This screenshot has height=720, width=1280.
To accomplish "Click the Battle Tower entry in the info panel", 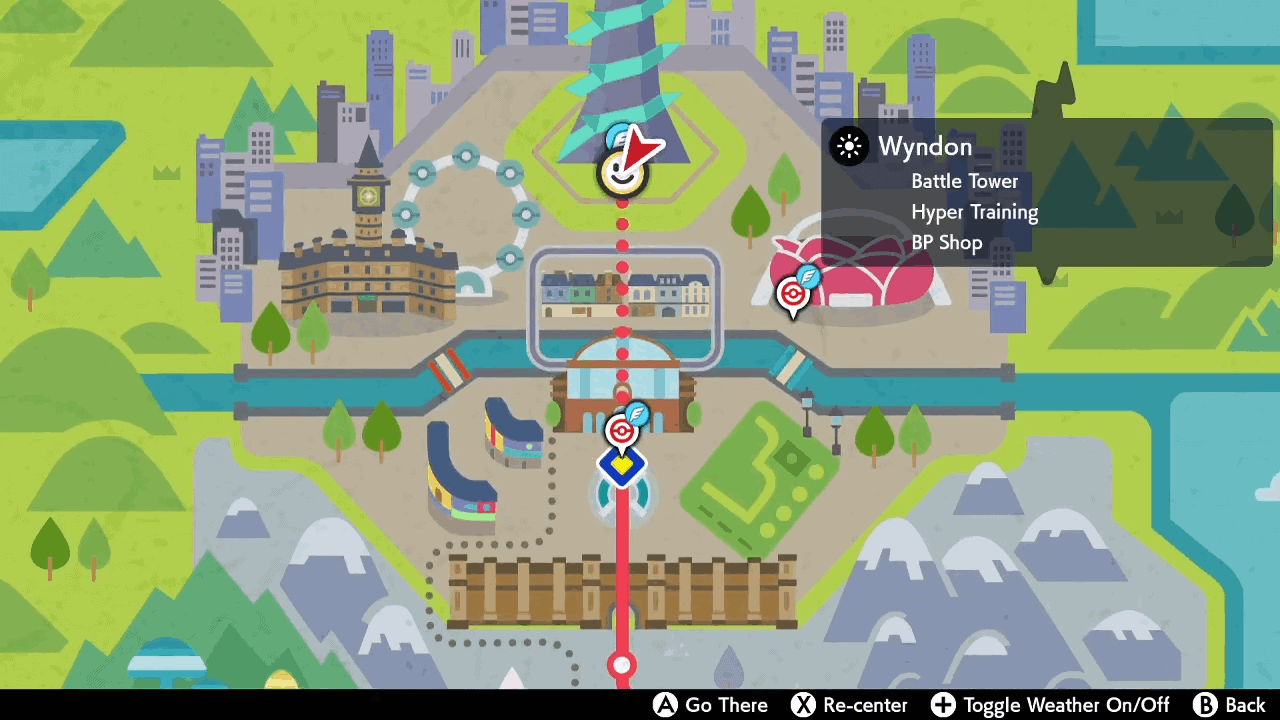I will [964, 181].
